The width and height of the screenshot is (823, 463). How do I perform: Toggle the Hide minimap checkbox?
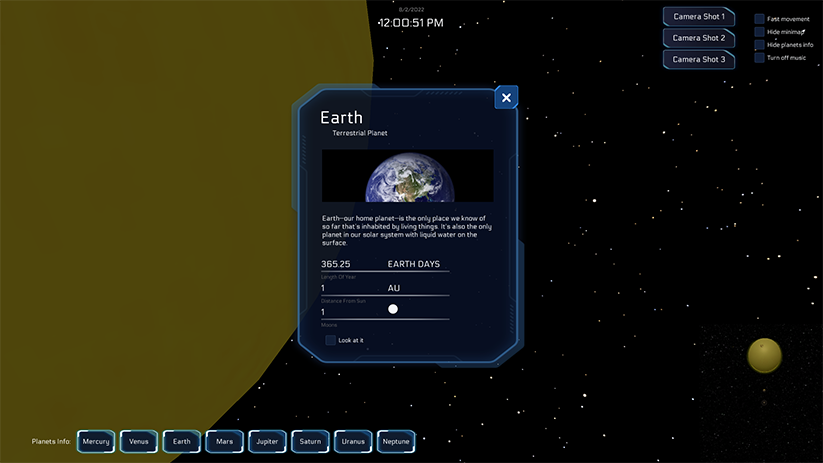(x=760, y=32)
